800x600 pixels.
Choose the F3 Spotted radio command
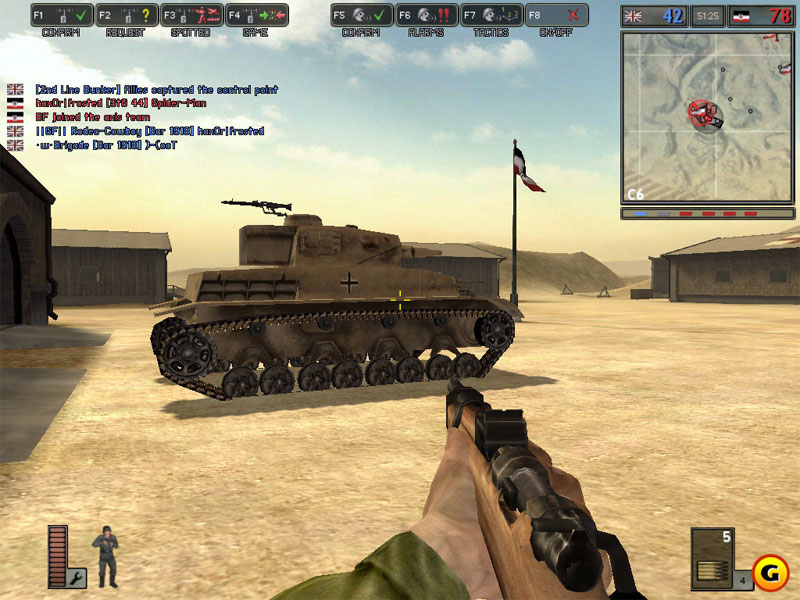point(191,16)
